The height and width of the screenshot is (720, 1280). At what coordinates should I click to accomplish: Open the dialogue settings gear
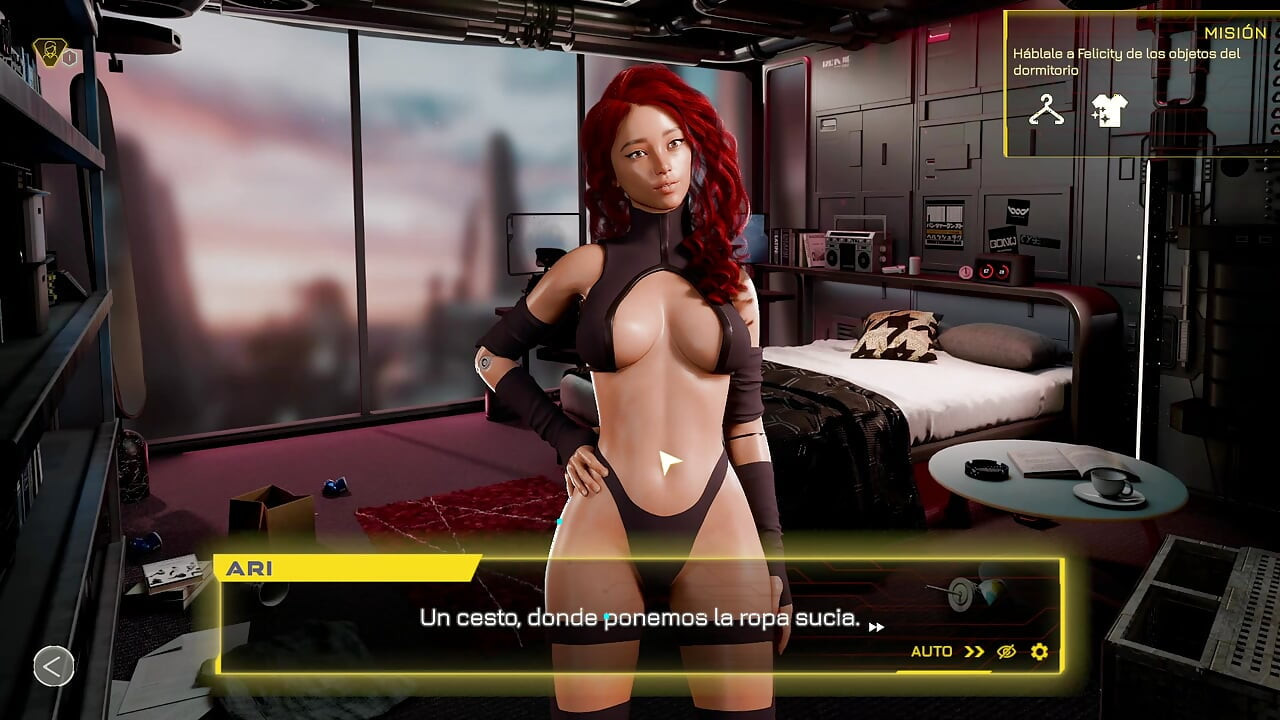tap(1039, 652)
